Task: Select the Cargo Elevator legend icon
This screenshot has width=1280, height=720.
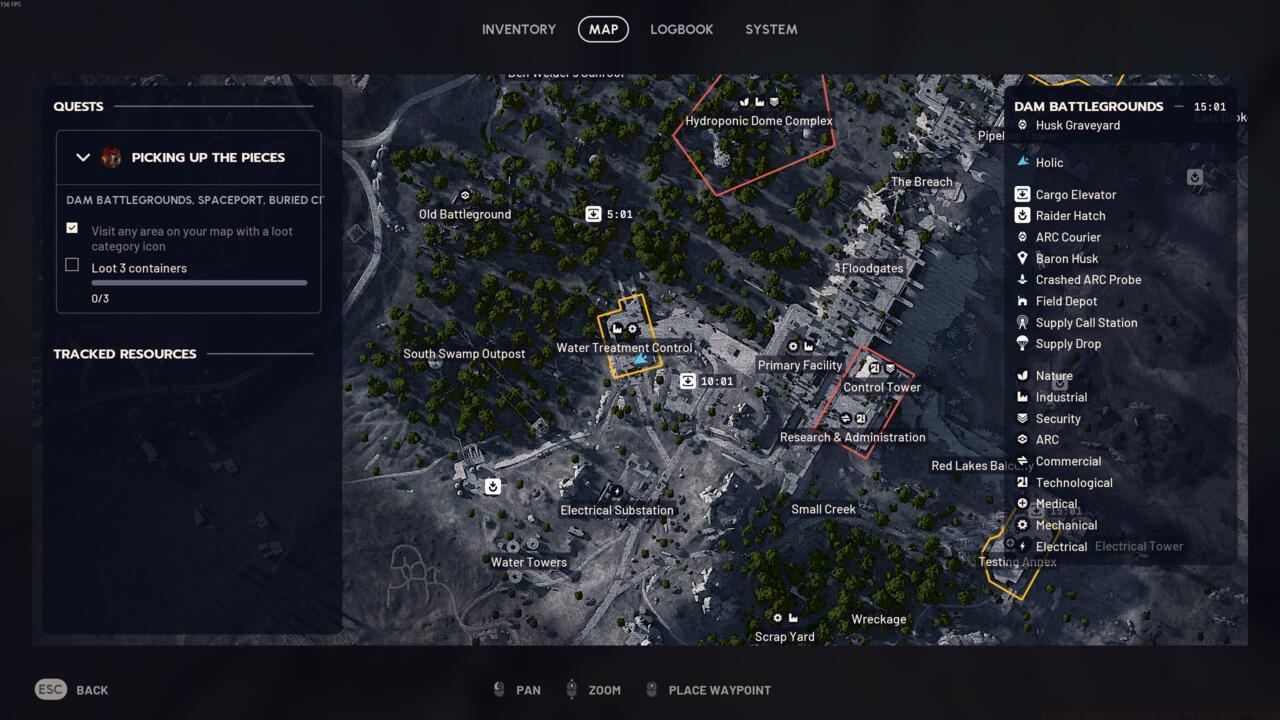Action: (x=1022, y=194)
